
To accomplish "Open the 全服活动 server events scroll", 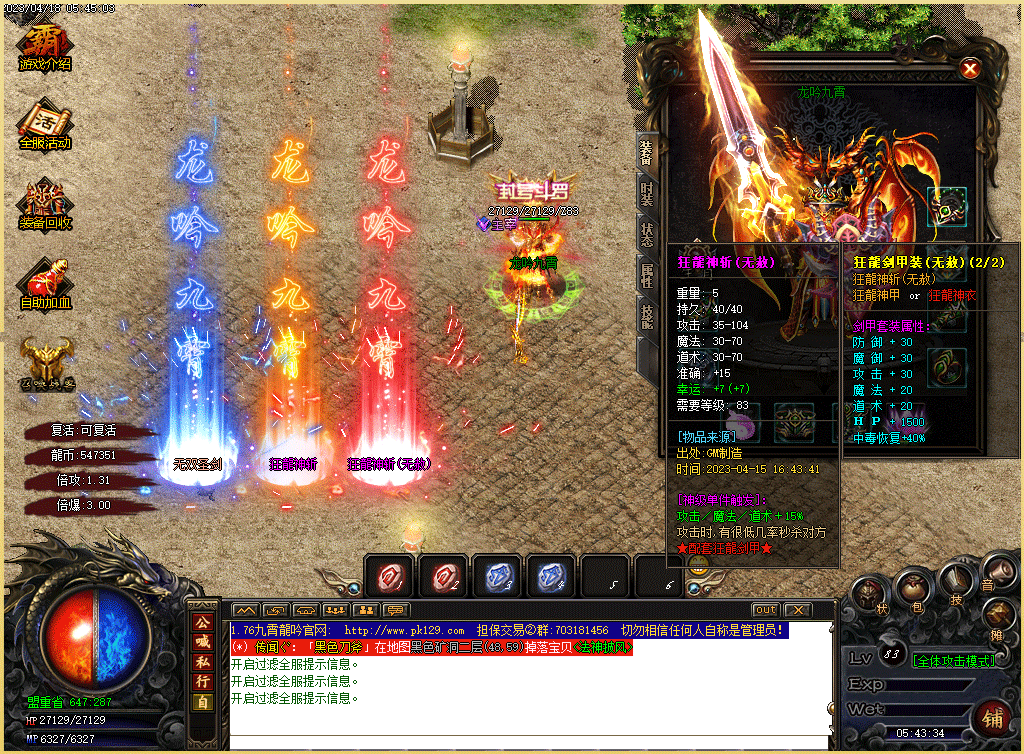I will 45,124.
